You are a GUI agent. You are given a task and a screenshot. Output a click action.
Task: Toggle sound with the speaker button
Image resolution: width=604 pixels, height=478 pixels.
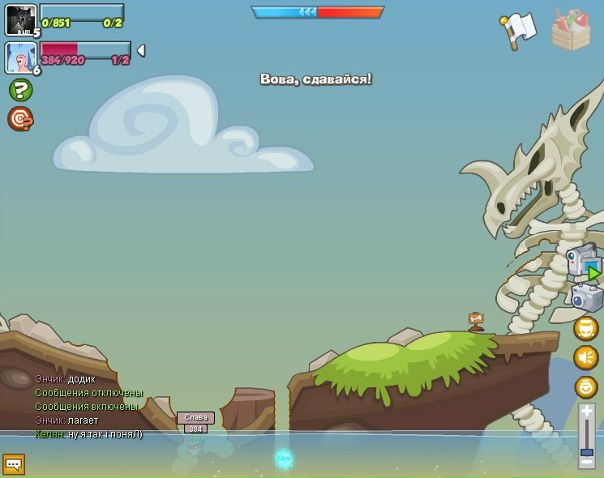click(586, 357)
